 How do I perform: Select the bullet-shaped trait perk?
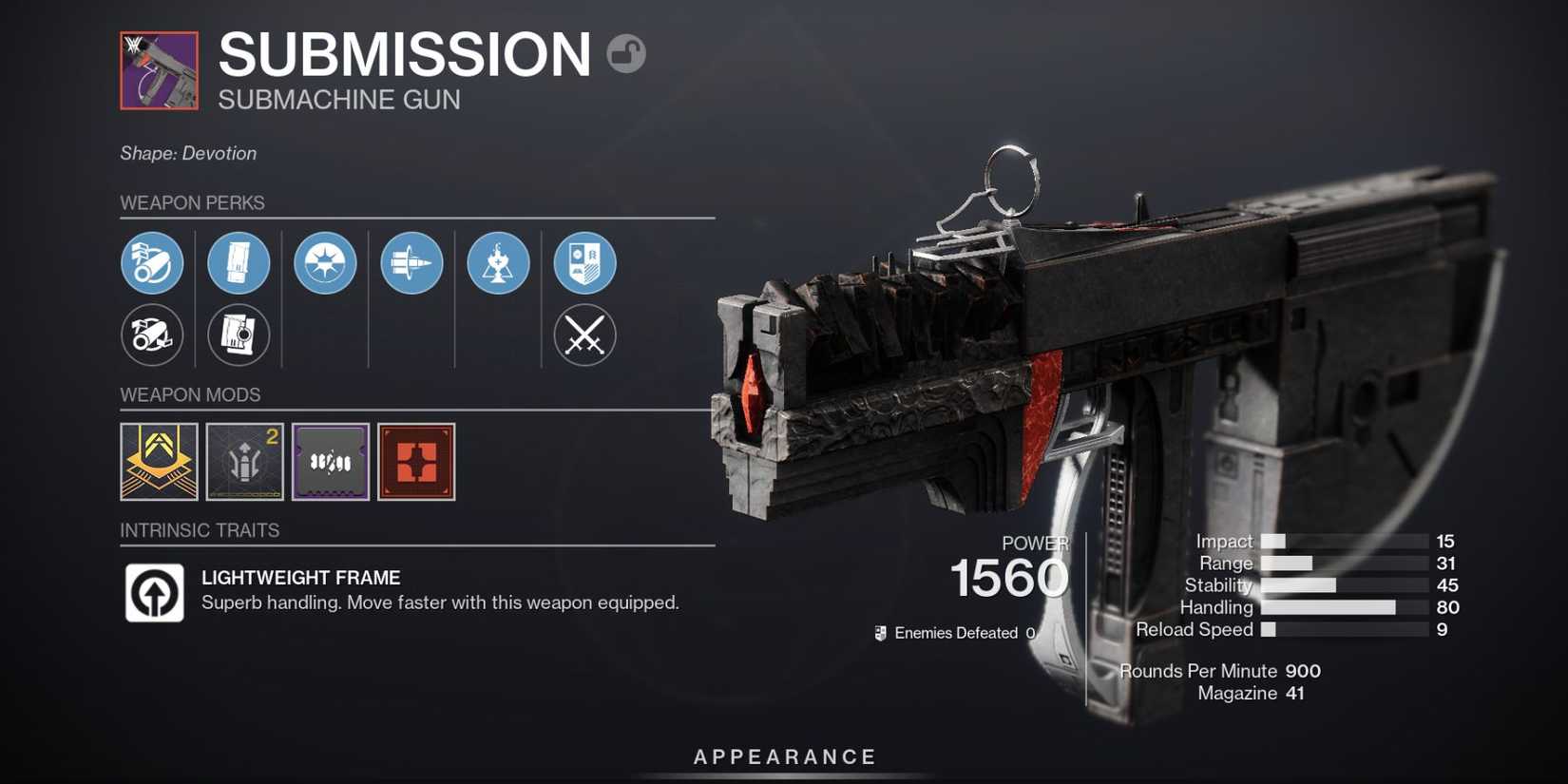411,263
